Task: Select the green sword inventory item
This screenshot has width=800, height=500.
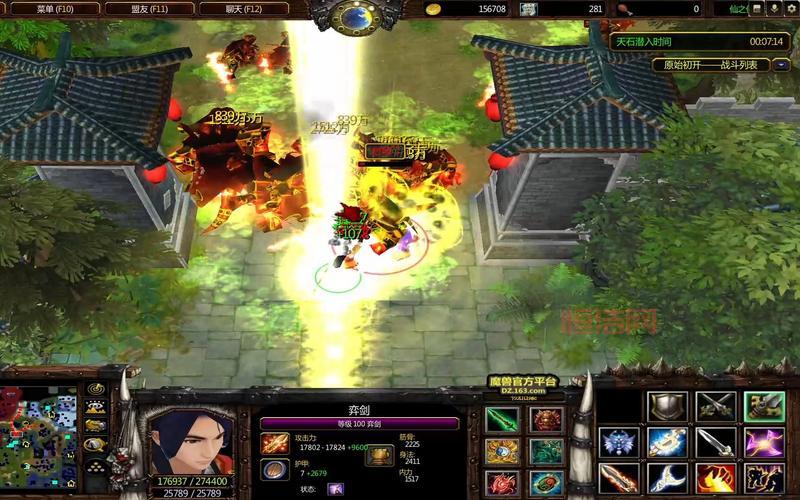Action: point(502,420)
